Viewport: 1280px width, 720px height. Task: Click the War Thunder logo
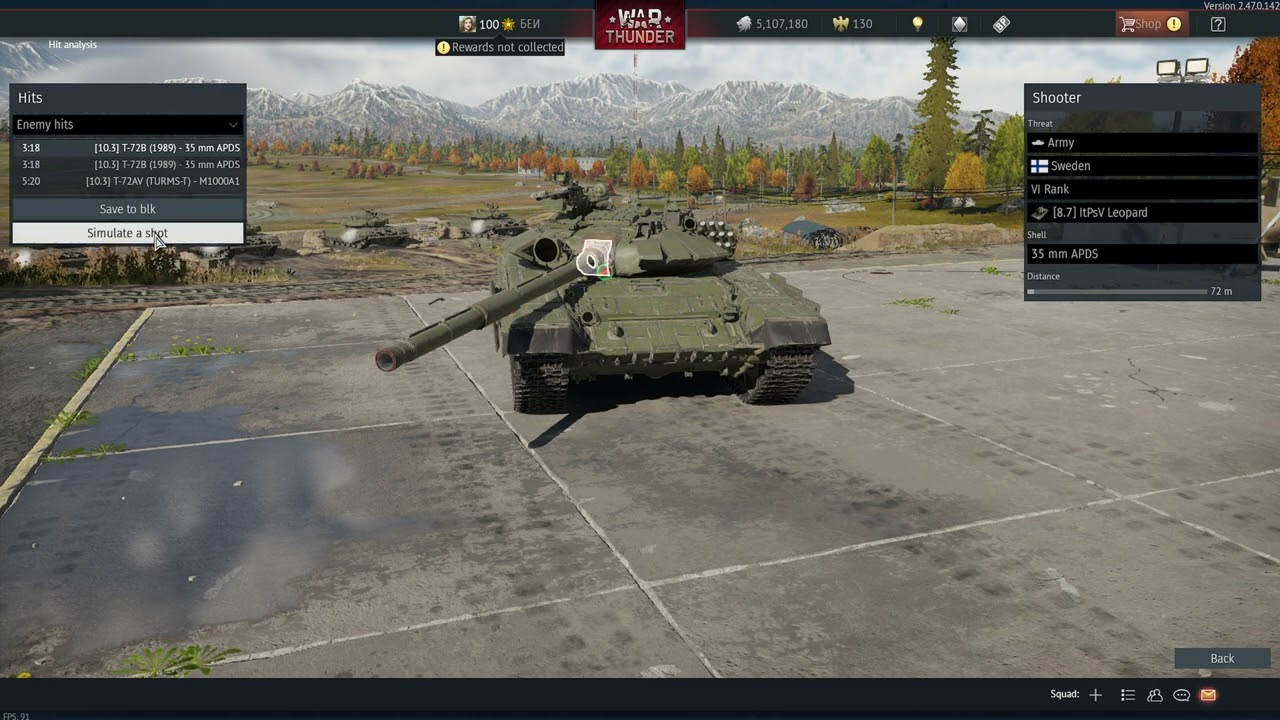tap(640, 25)
